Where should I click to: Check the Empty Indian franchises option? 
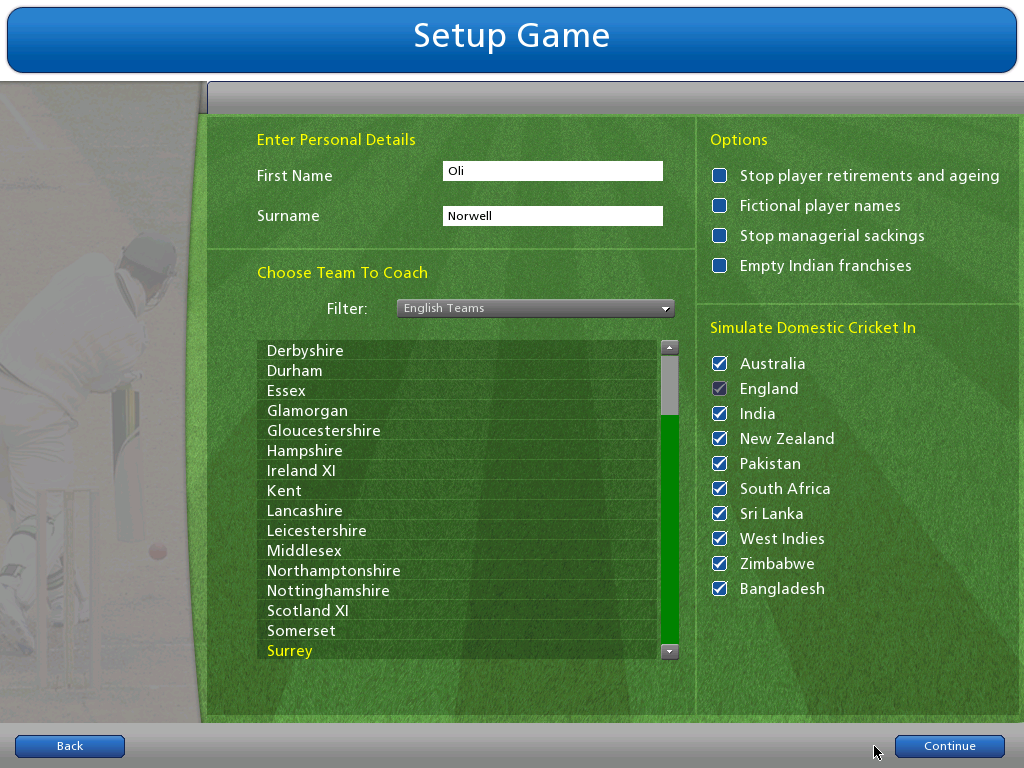(x=719, y=266)
